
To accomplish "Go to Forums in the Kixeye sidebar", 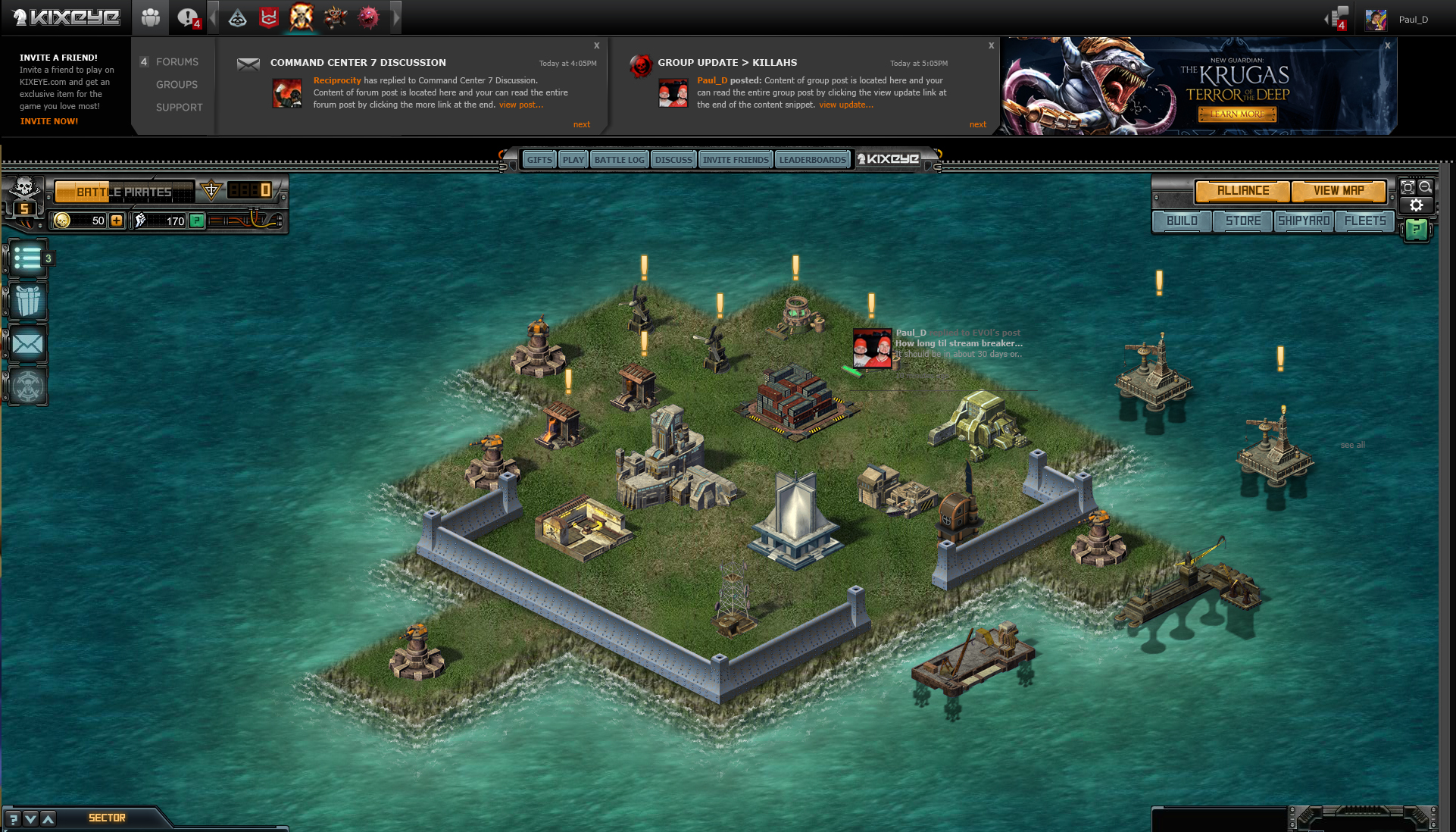I will click(177, 62).
